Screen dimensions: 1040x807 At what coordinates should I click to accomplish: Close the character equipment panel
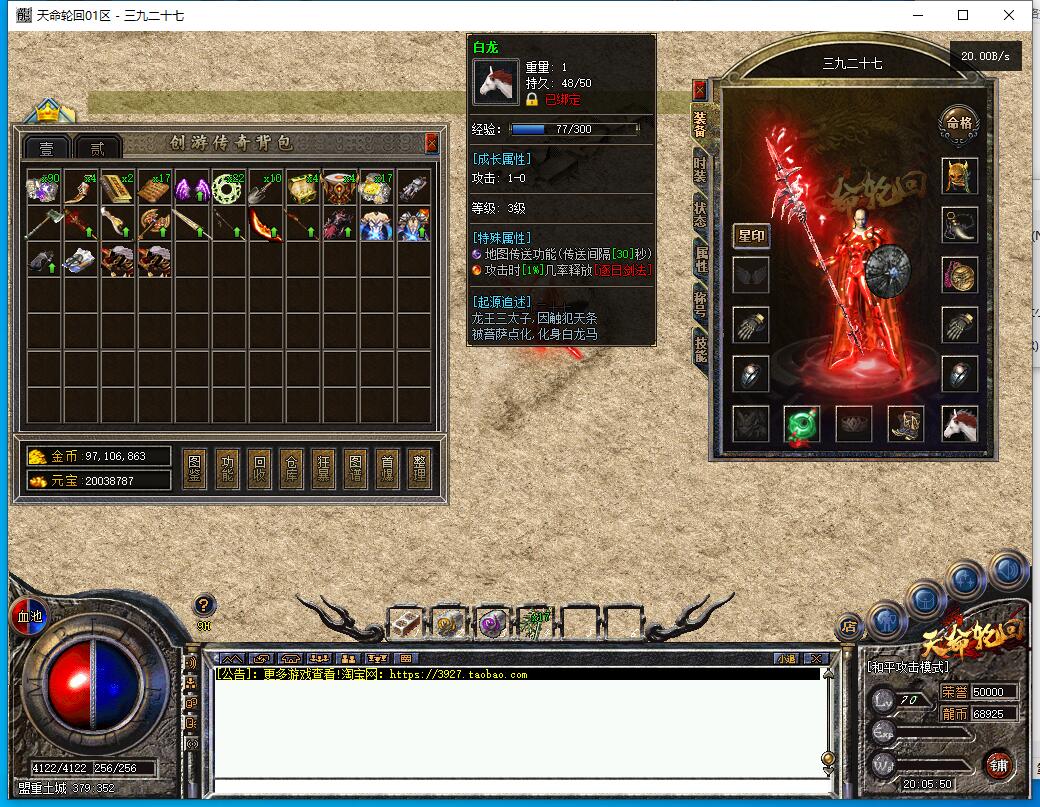[699, 91]
